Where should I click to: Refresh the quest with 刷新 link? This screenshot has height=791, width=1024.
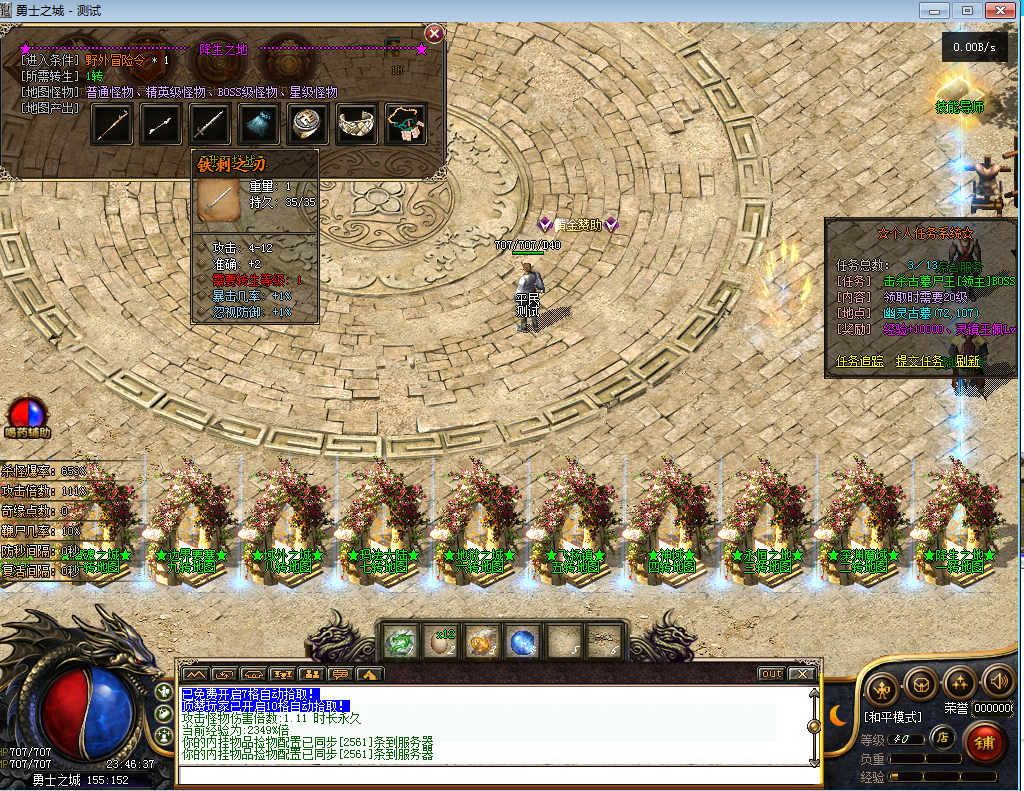(967, 361)
